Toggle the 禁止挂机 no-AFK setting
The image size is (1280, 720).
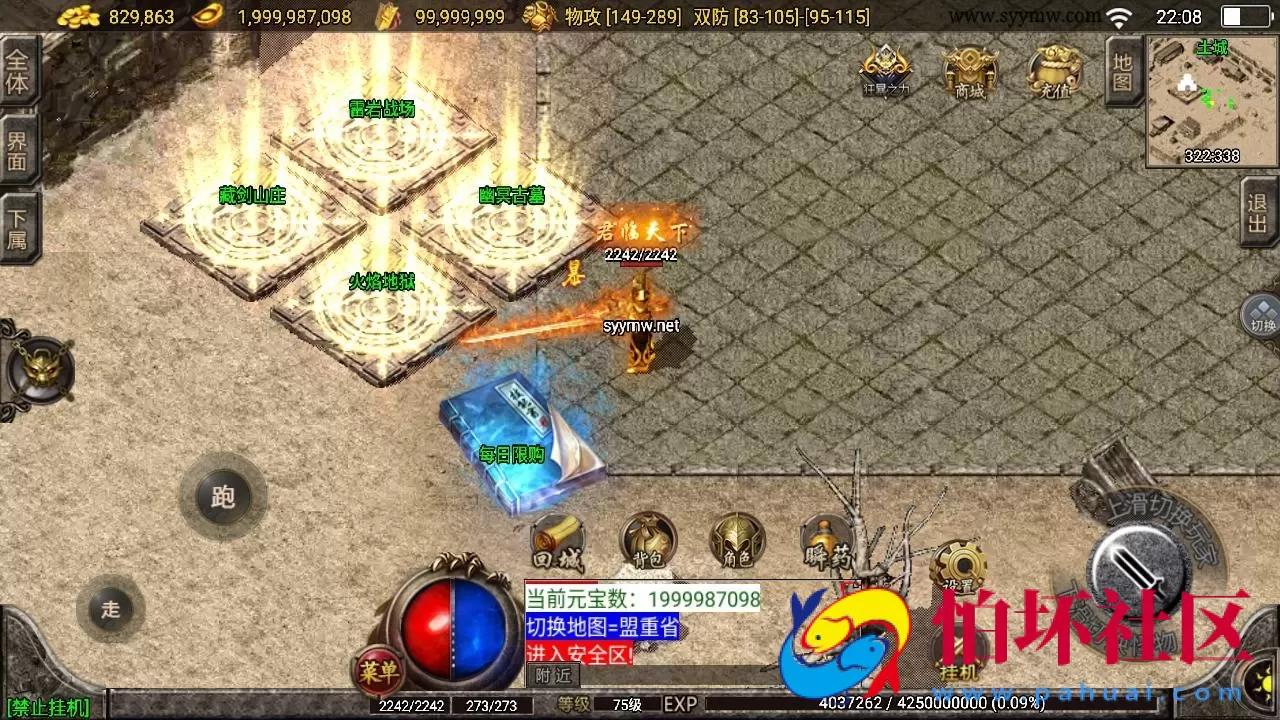(x=50, y=706)
